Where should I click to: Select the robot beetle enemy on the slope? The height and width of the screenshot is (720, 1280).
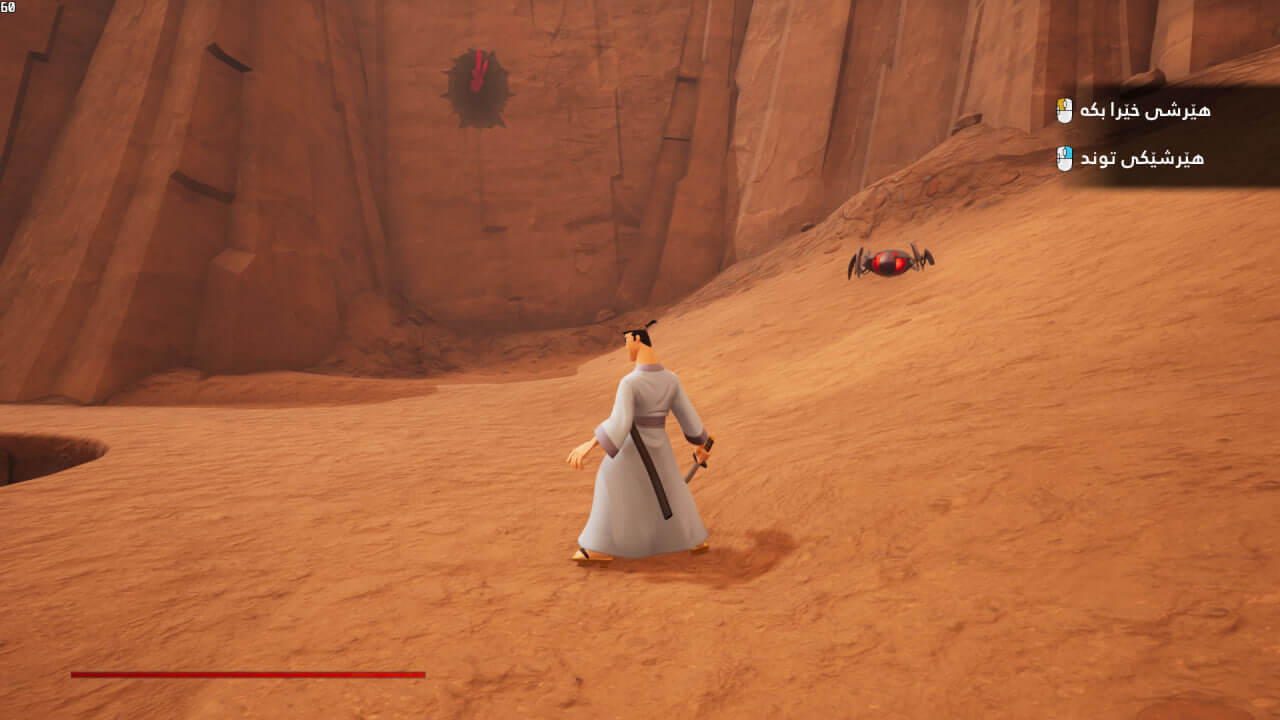click(x=888, y=262)
